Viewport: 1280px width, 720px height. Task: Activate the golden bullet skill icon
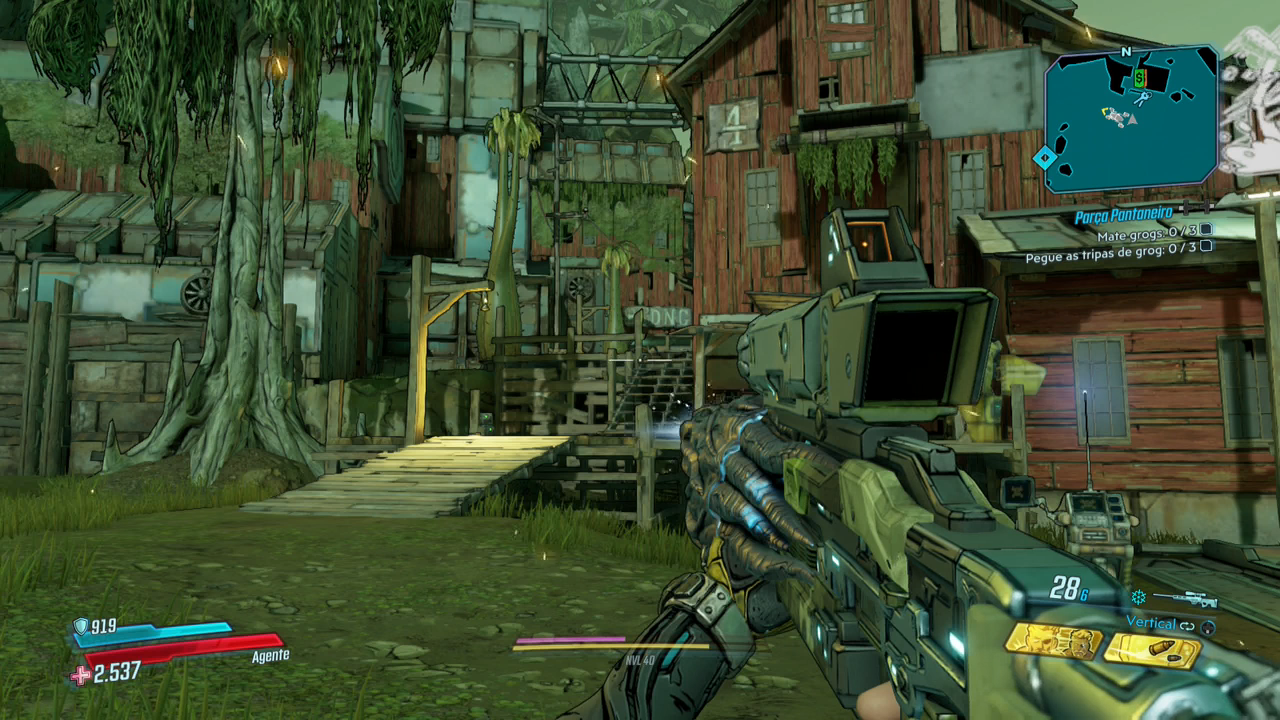pos(1151,651)
